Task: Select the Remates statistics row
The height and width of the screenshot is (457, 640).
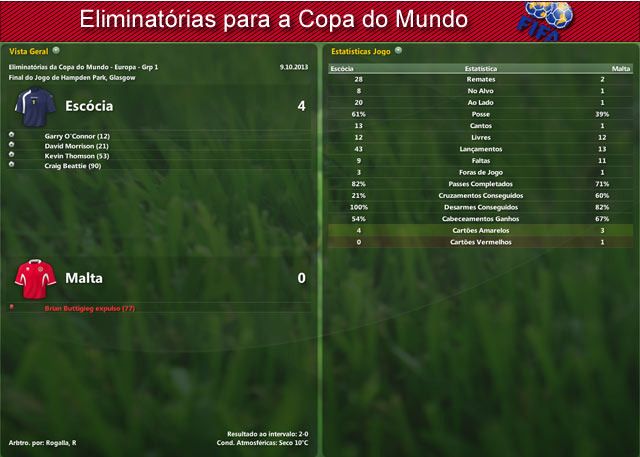Action: tap(480, 79)
